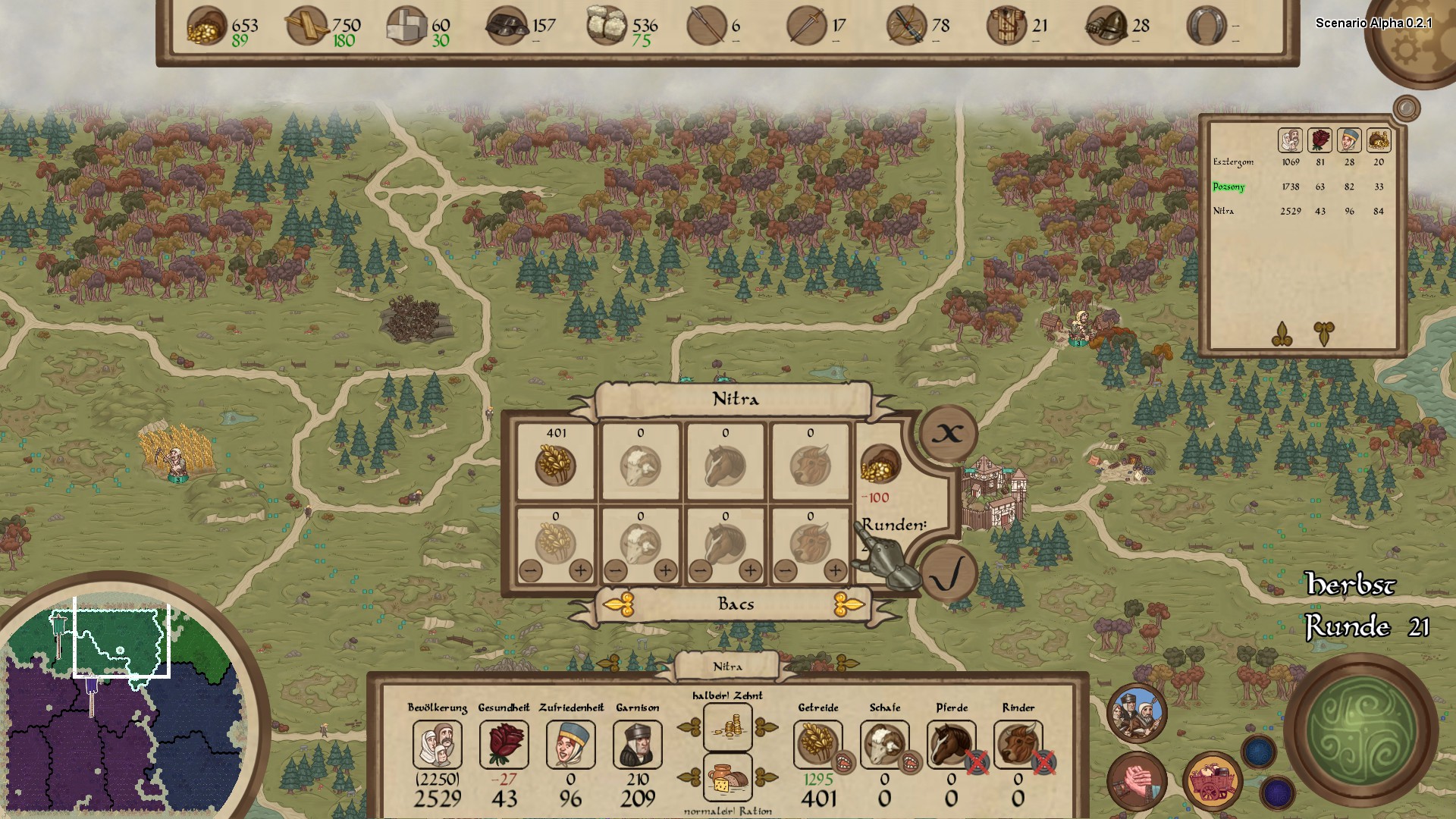1456x819 pixels.
Task: Close the Nitra trade dialog
Action: point(947,434)
